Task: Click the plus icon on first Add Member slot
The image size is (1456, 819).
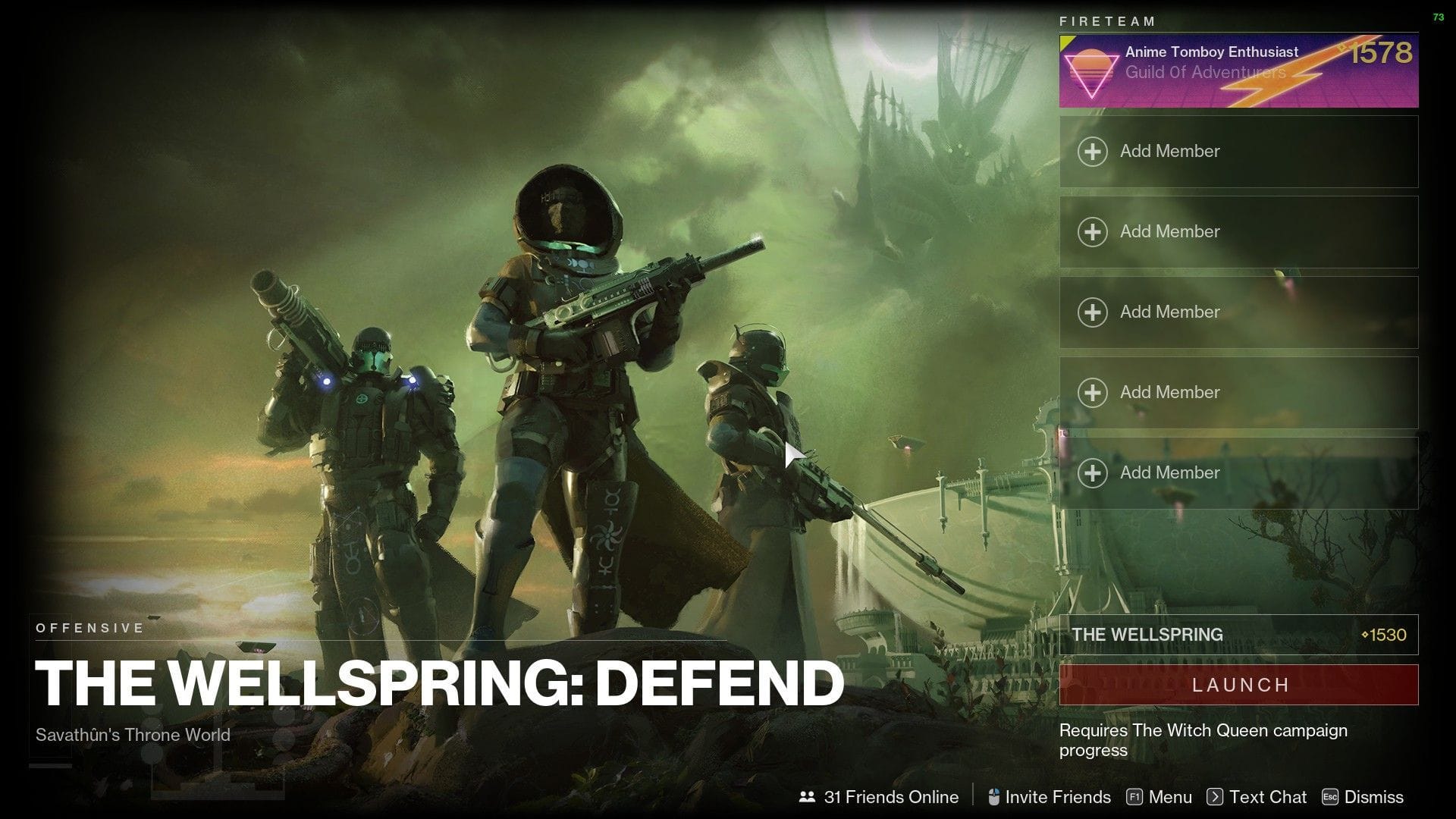Action: pyautogui.click(x=1092, y=151)
